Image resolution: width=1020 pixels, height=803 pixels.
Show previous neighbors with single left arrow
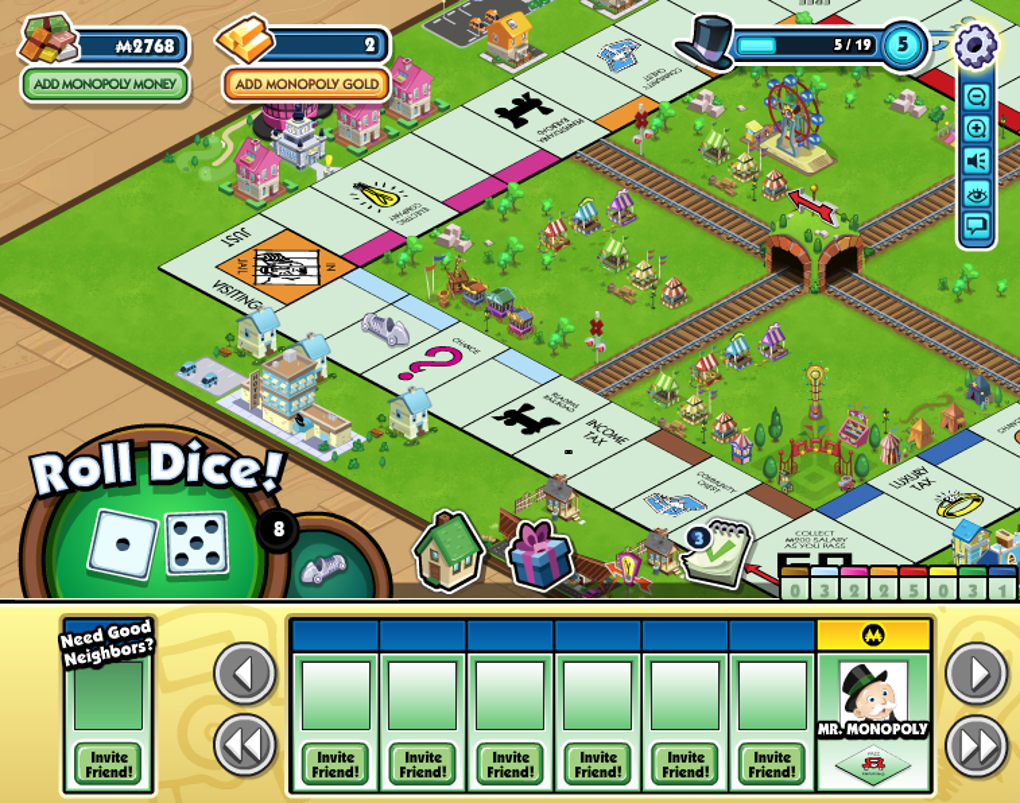(x=245, y=673)
